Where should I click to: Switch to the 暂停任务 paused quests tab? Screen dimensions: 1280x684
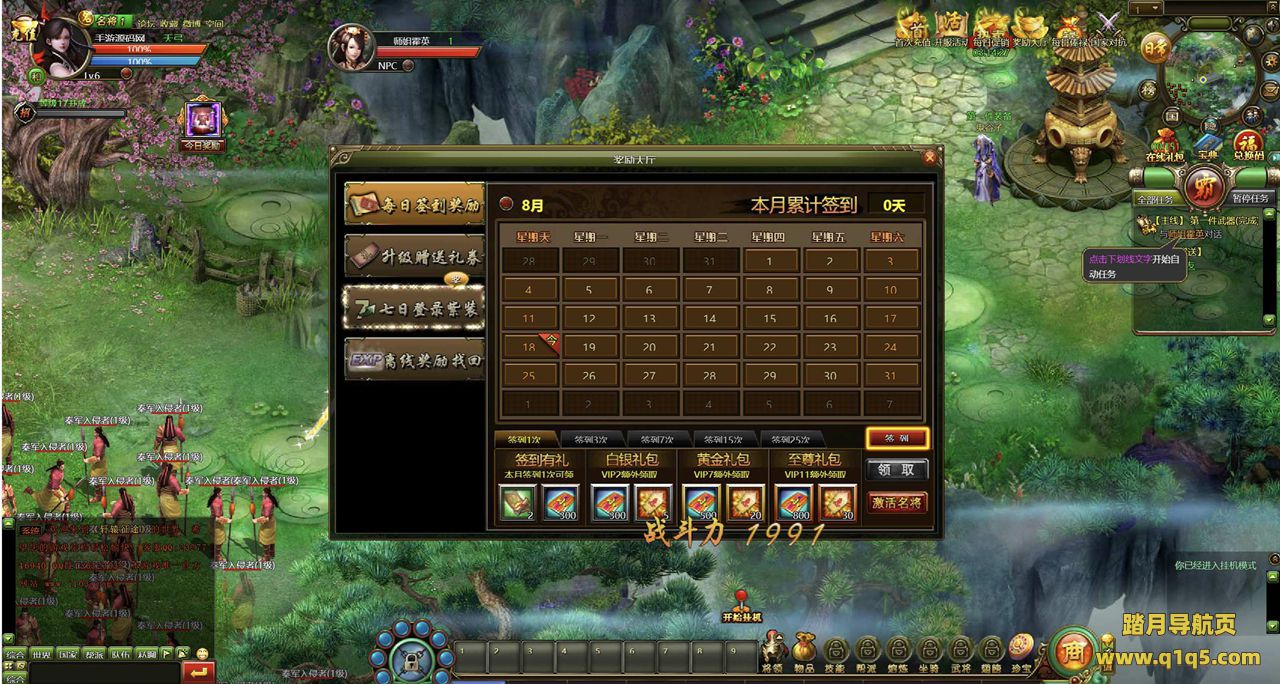[x=1249, y=199]
